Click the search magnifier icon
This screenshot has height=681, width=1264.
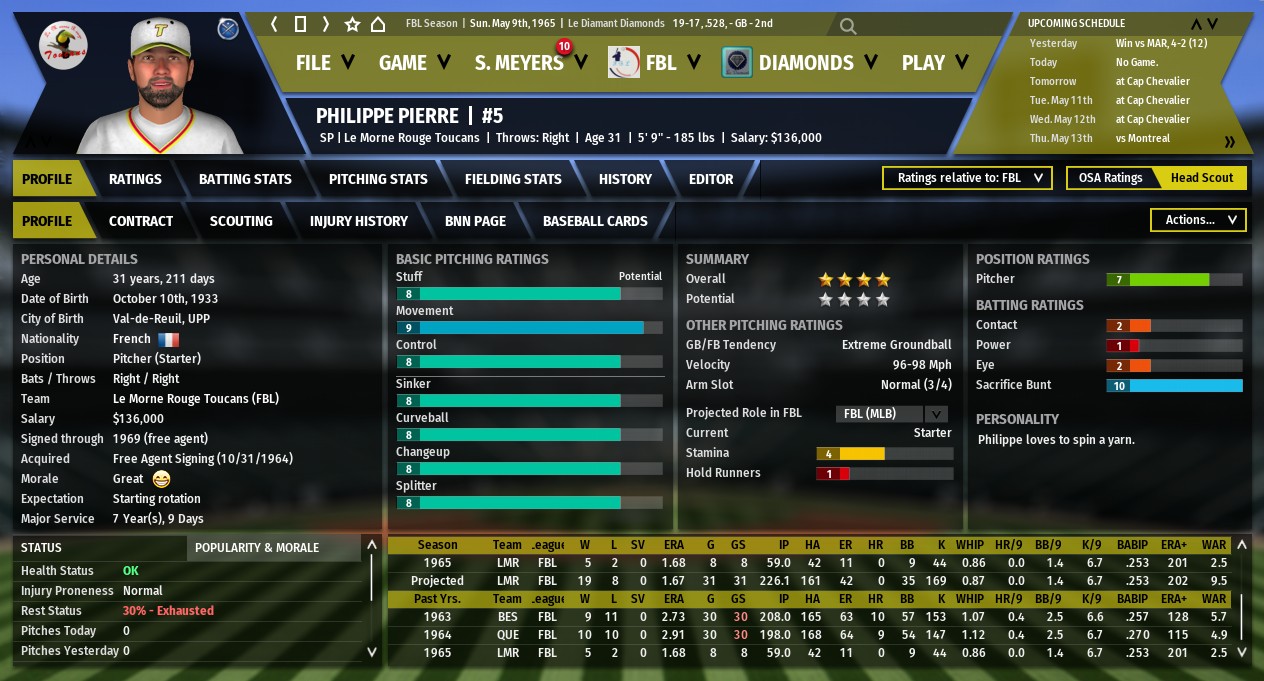tap(848, 26)
